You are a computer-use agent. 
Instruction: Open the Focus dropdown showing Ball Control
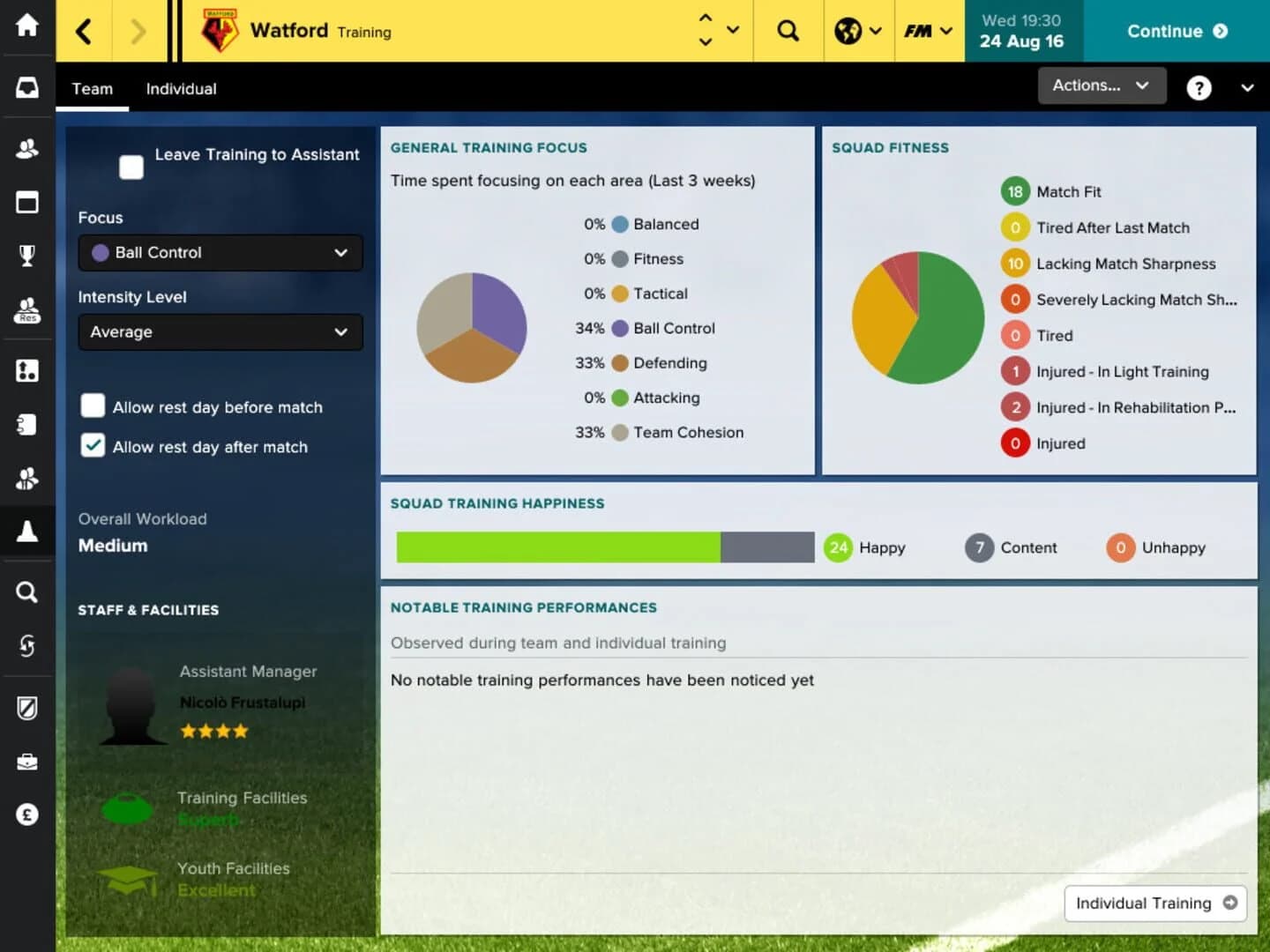(x=220, y=253)
